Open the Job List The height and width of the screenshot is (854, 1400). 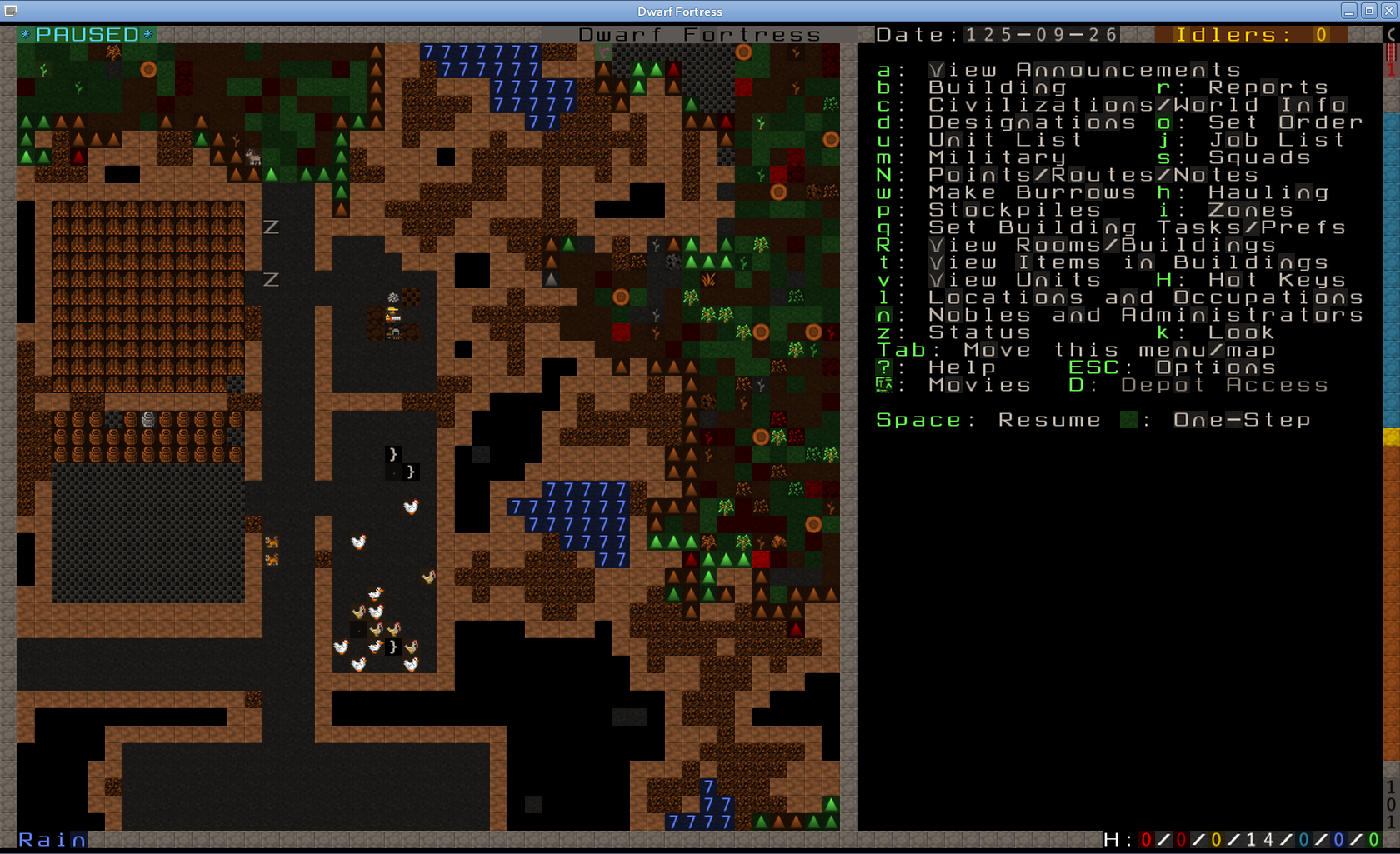click(x=1276, y=140)
